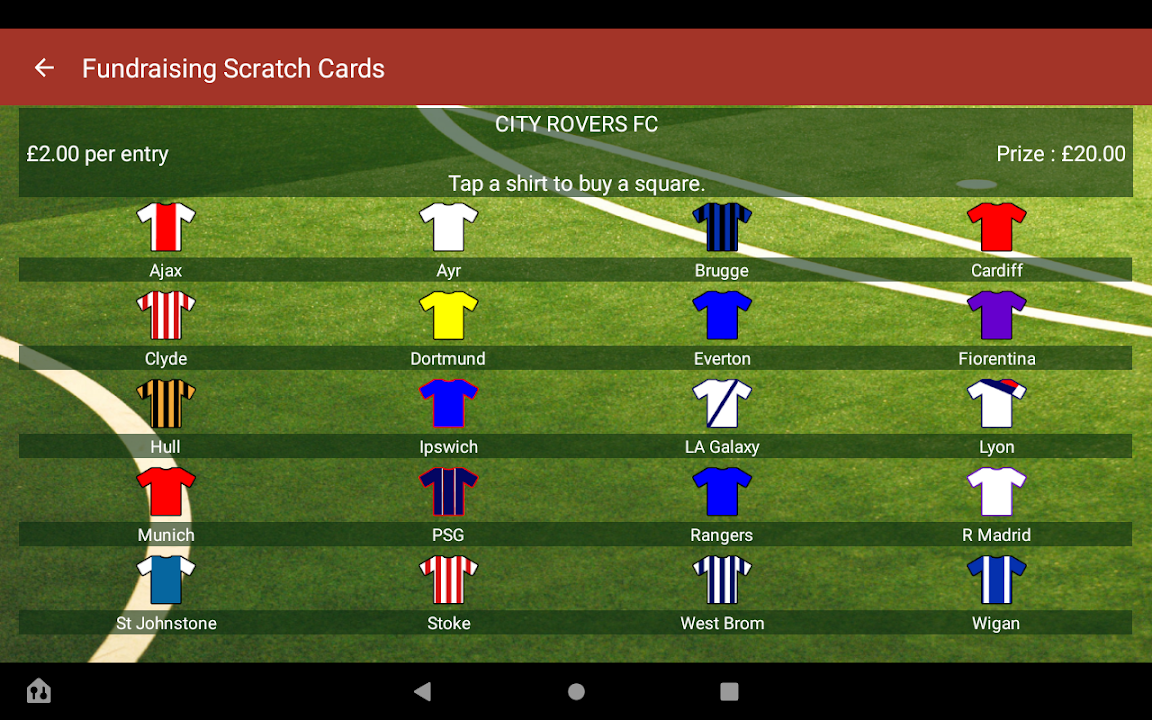This screenshot has width=1152, height=720.
Task: Choose the red Cardiff shirt
Action: click(x=996, y=227)
